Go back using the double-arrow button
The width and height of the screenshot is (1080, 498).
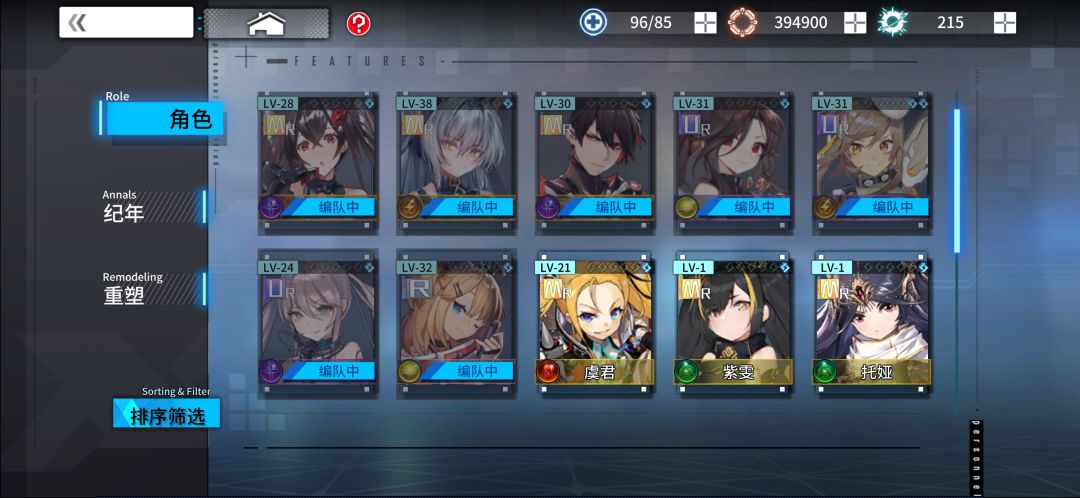[x=125, y=22]
